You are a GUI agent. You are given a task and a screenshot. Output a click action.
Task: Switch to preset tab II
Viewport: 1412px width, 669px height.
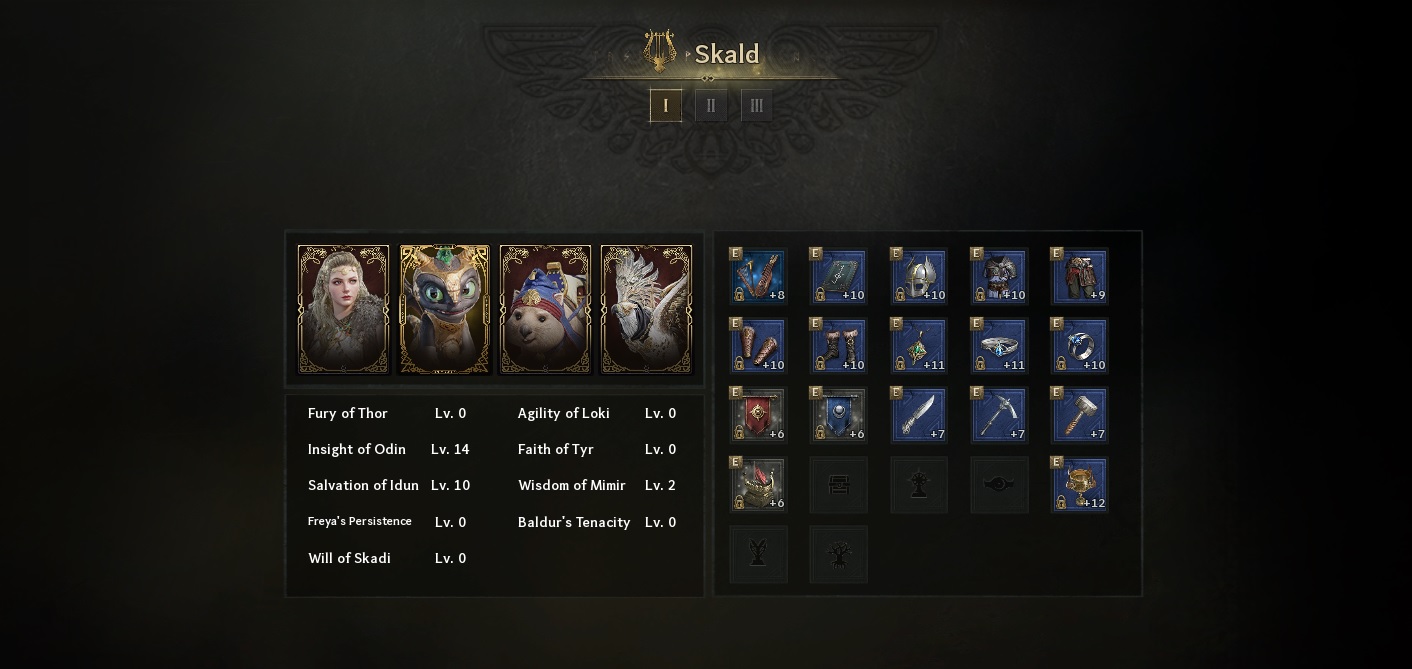711,106
